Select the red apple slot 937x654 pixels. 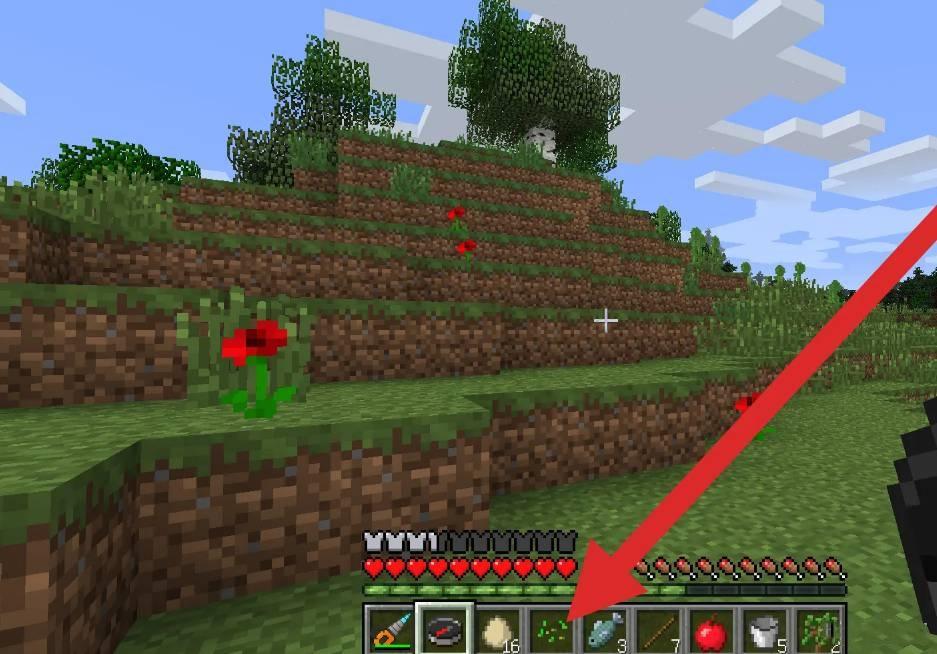point(710,631)
